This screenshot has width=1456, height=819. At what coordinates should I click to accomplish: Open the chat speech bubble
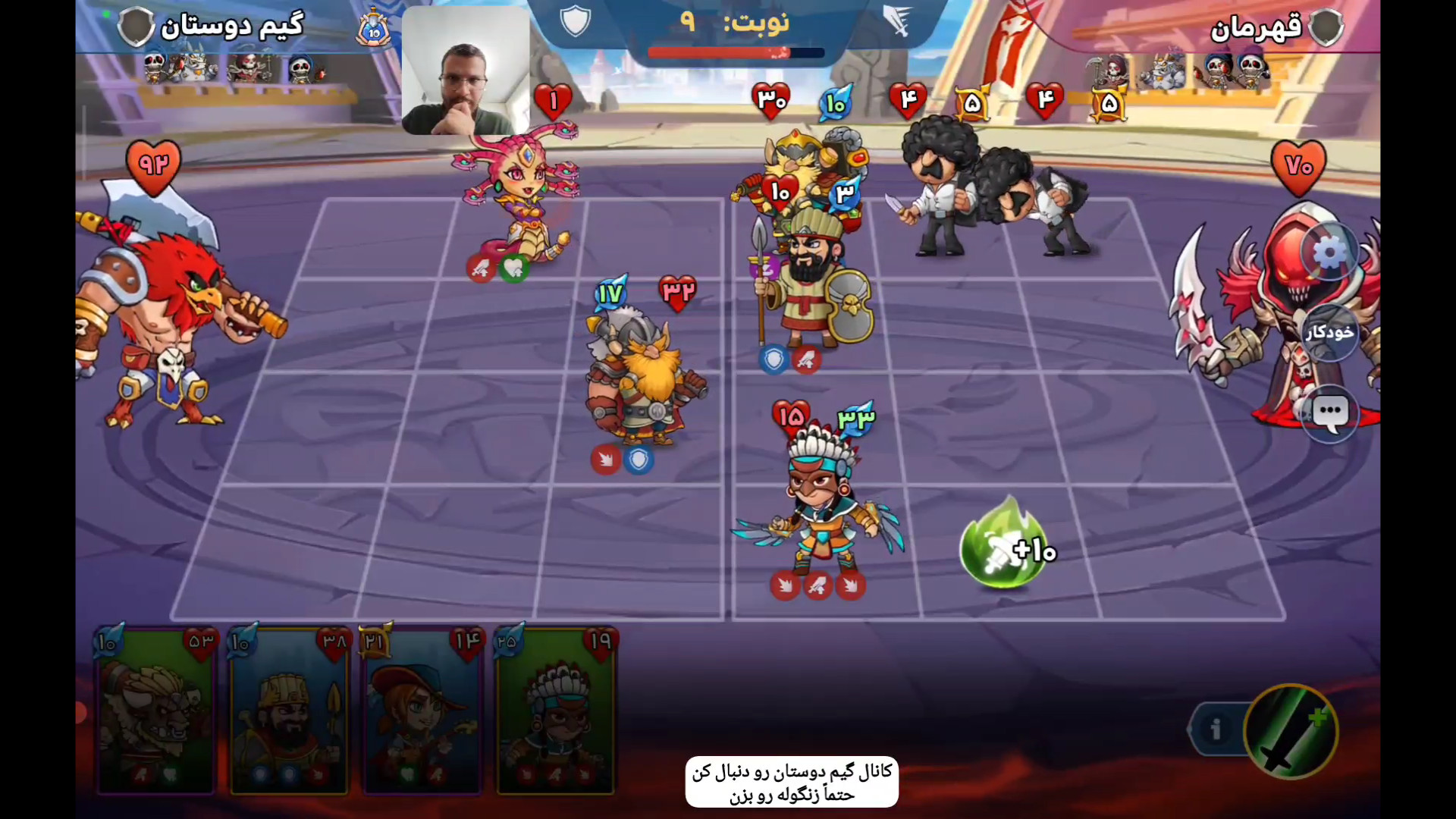tap(1330, 413)
